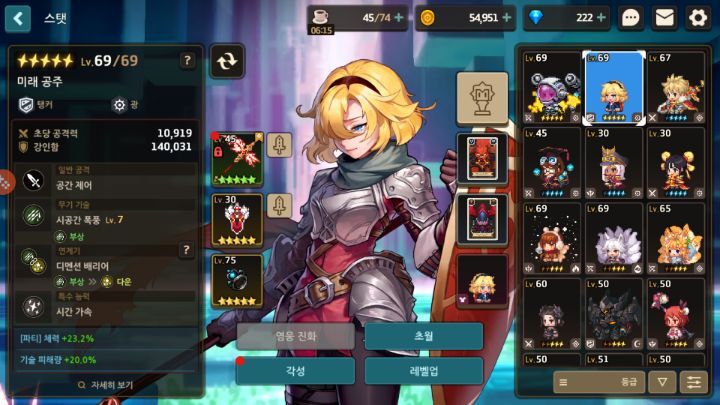
Task: Open the hero list filter sliders
Action: pyautogui.click(x=692, y=381)
